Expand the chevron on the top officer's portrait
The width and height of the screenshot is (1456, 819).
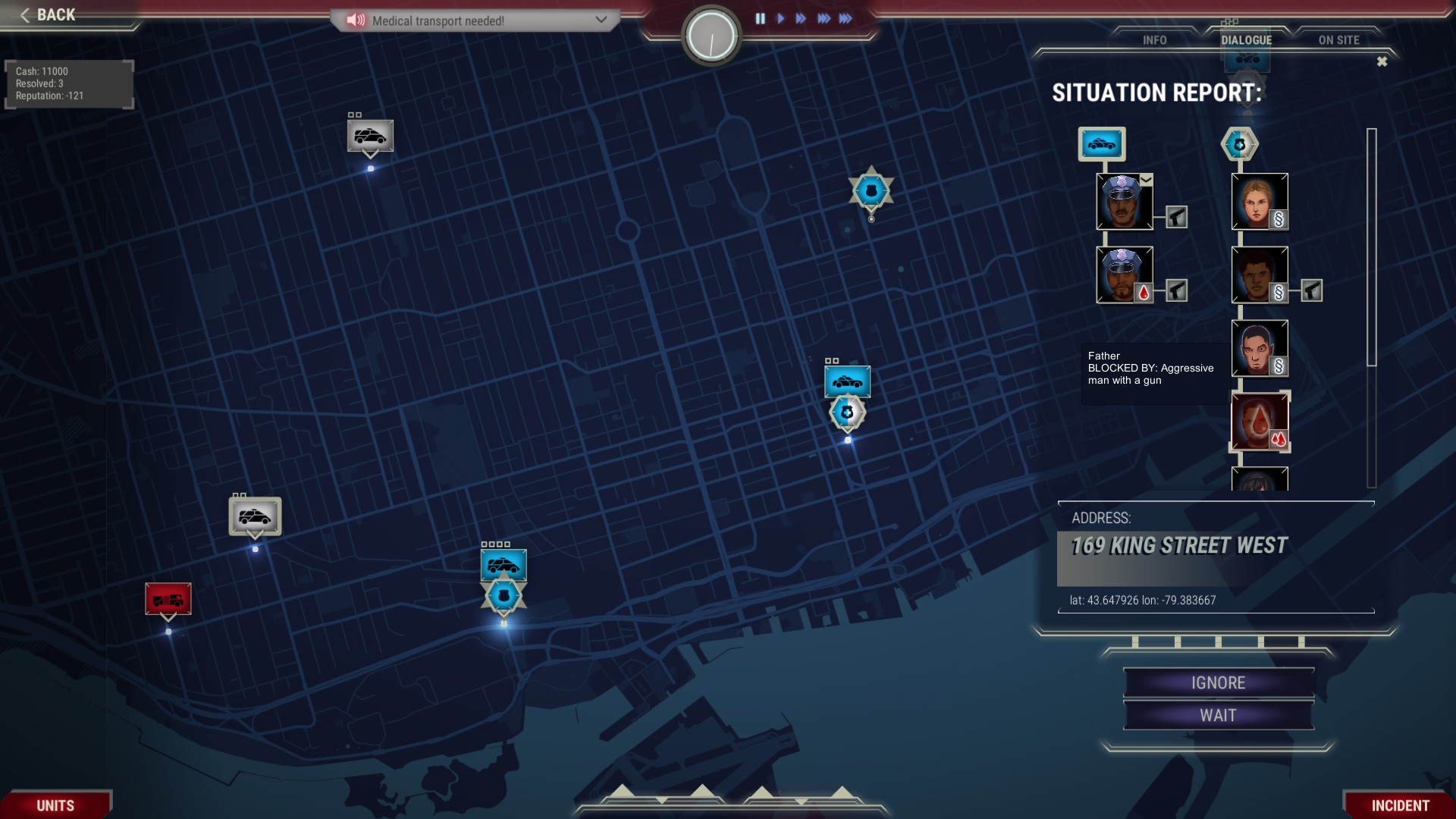pos(1147,180)
